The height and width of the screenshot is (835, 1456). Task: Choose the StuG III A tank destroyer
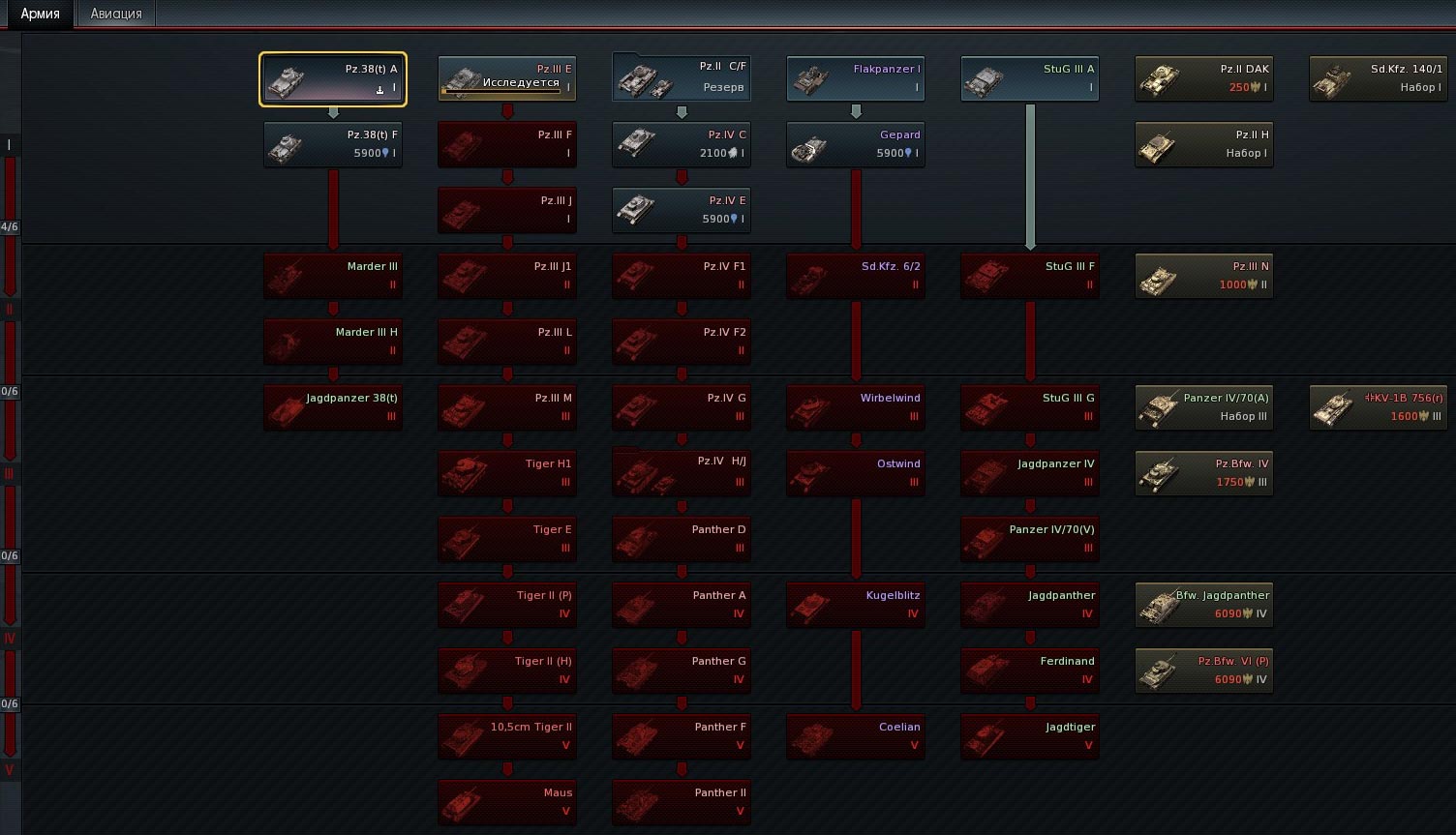click(x=1030, y=79)
